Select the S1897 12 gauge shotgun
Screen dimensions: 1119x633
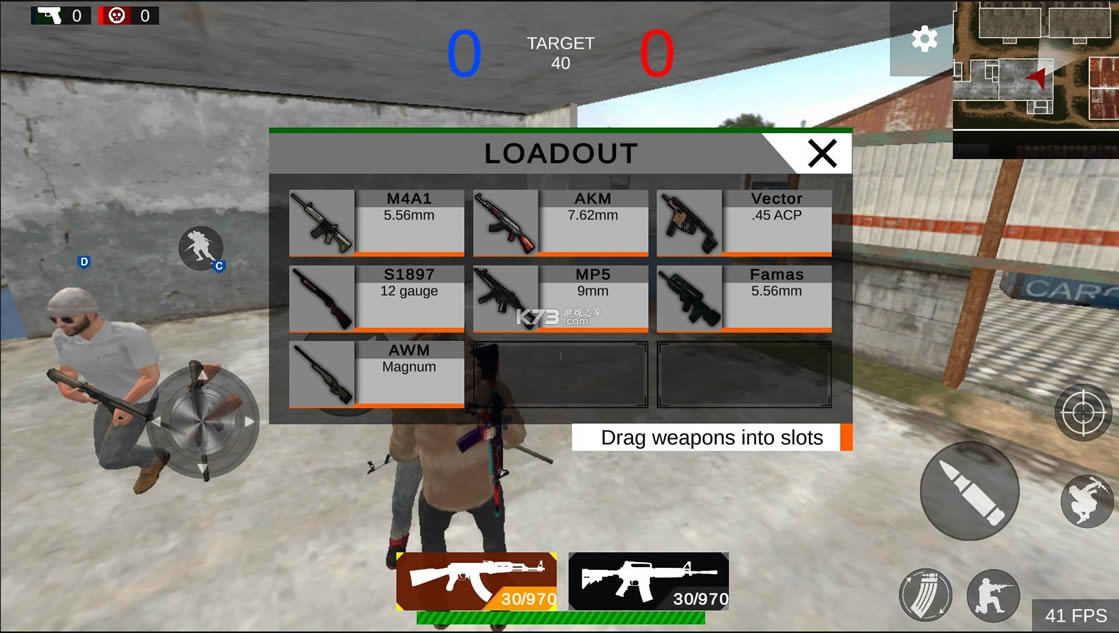pos(376,298)
